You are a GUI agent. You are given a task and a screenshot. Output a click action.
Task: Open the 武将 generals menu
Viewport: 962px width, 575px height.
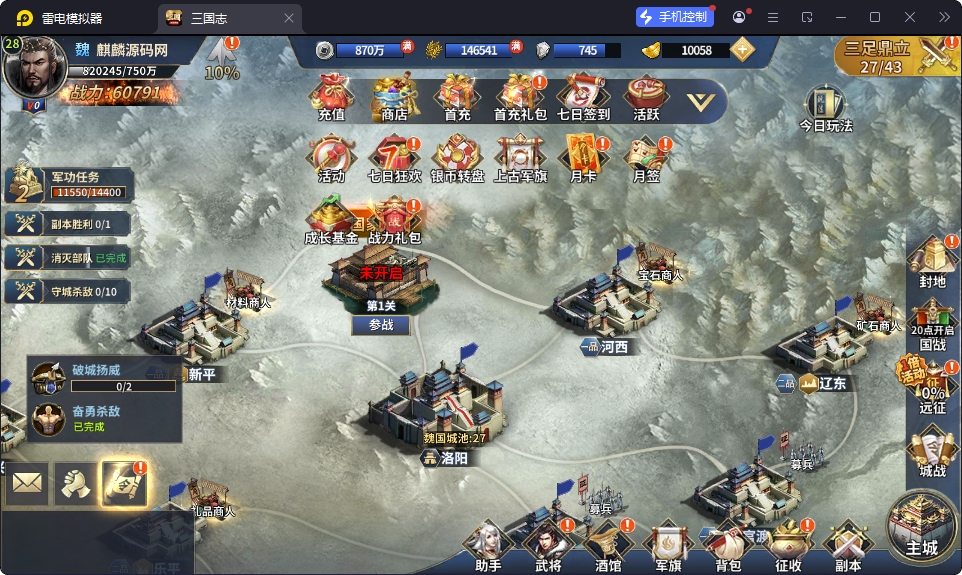click(x=547, y=546)
